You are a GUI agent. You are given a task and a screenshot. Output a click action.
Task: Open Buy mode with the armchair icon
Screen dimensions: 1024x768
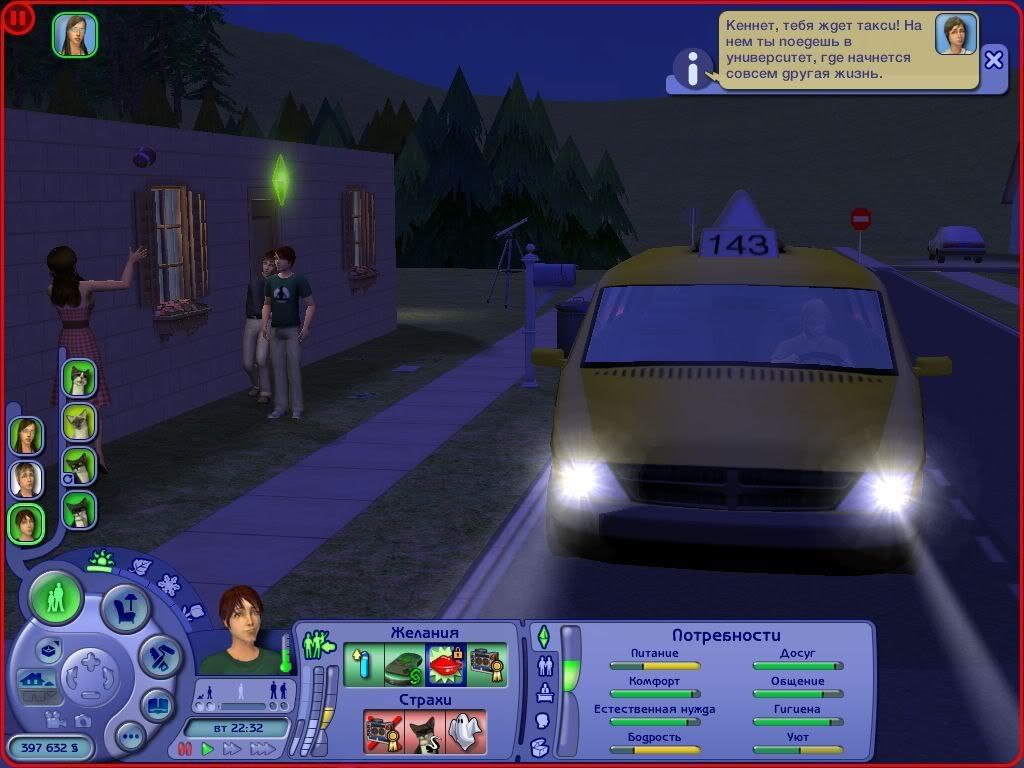click(126, 608)
